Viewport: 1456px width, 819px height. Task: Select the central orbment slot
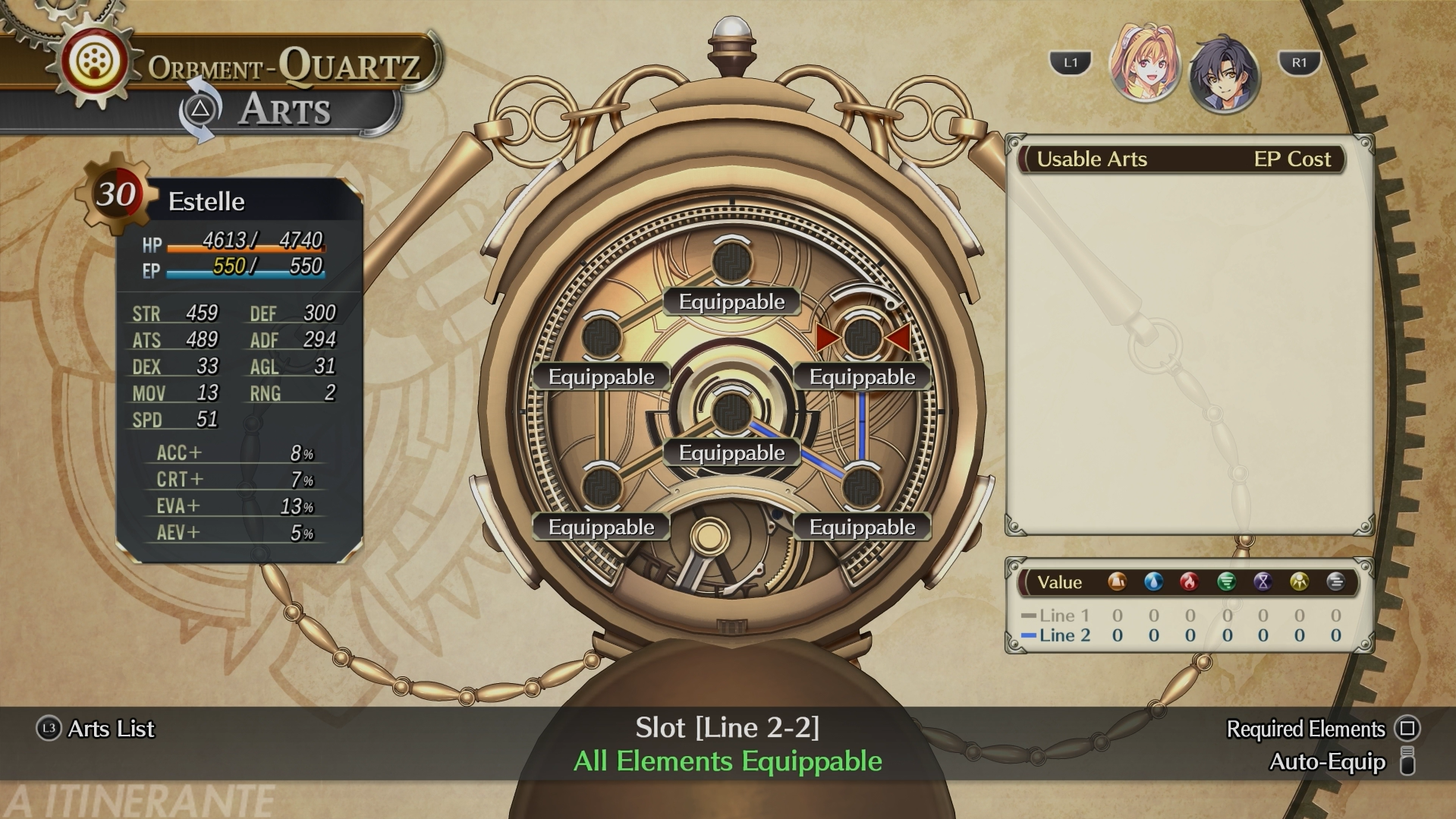(x=731, y=411)
